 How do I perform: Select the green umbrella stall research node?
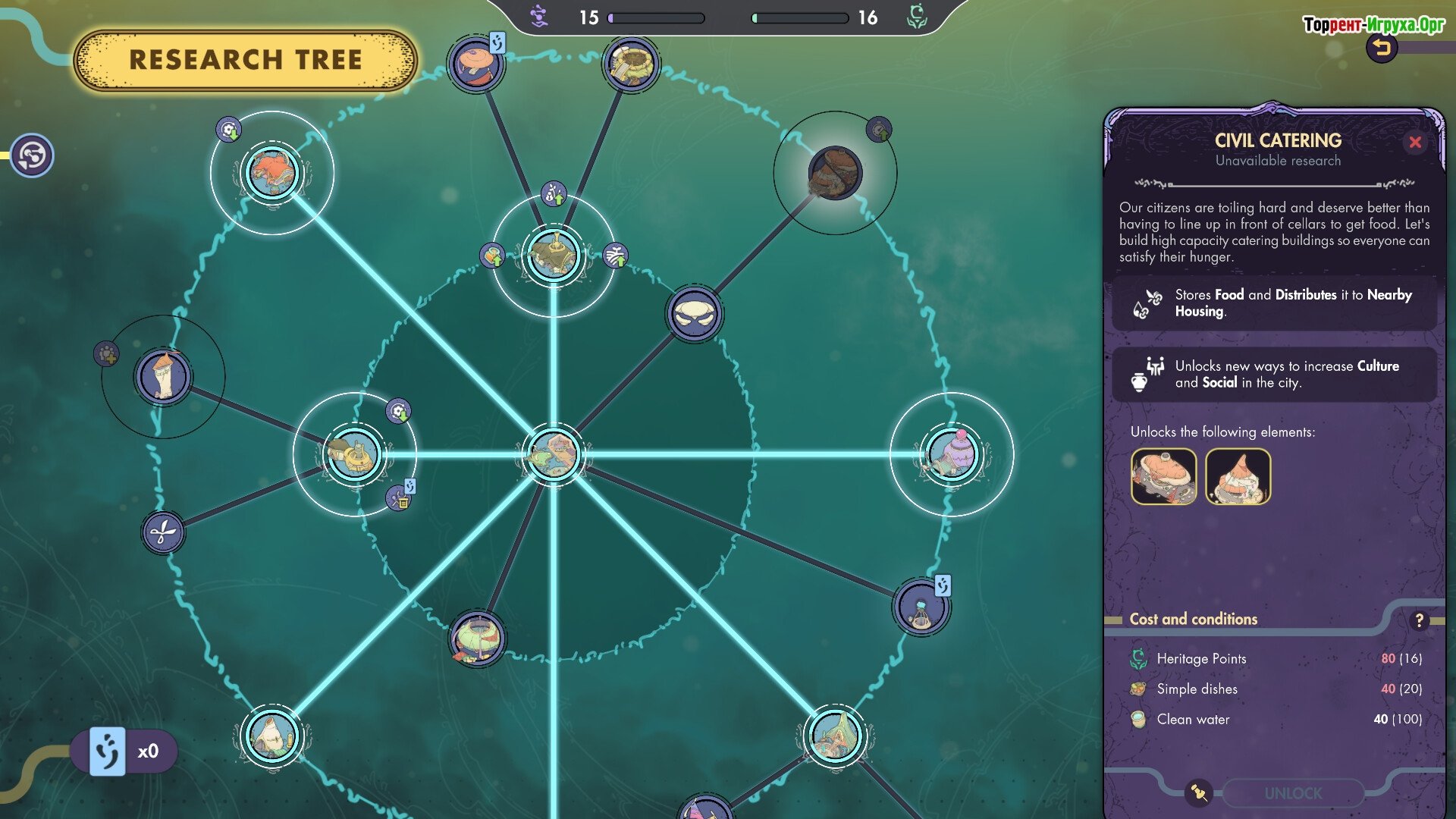[477, 639]
